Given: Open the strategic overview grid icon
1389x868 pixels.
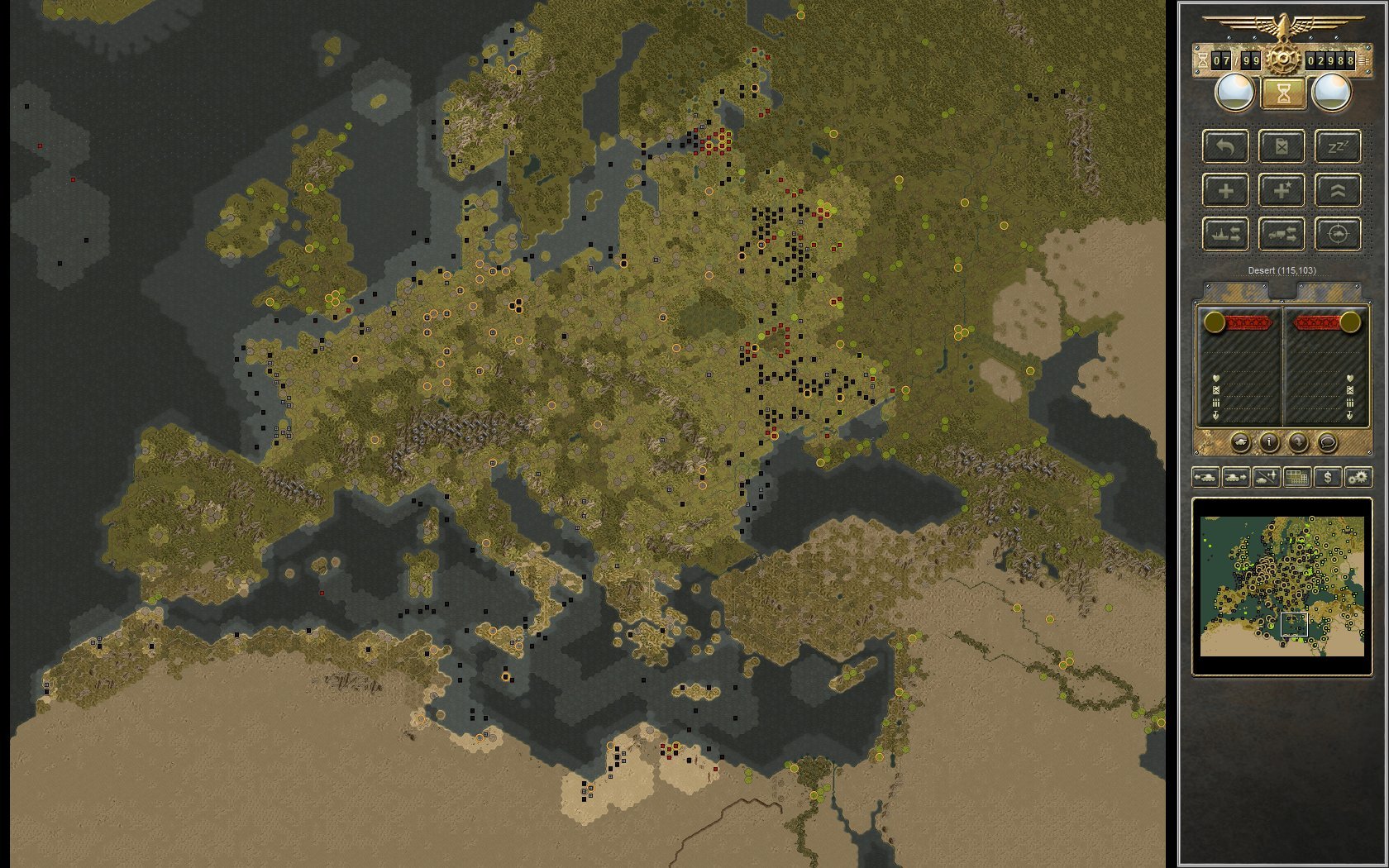Looking at the screenshot, I should (1297, 478).
